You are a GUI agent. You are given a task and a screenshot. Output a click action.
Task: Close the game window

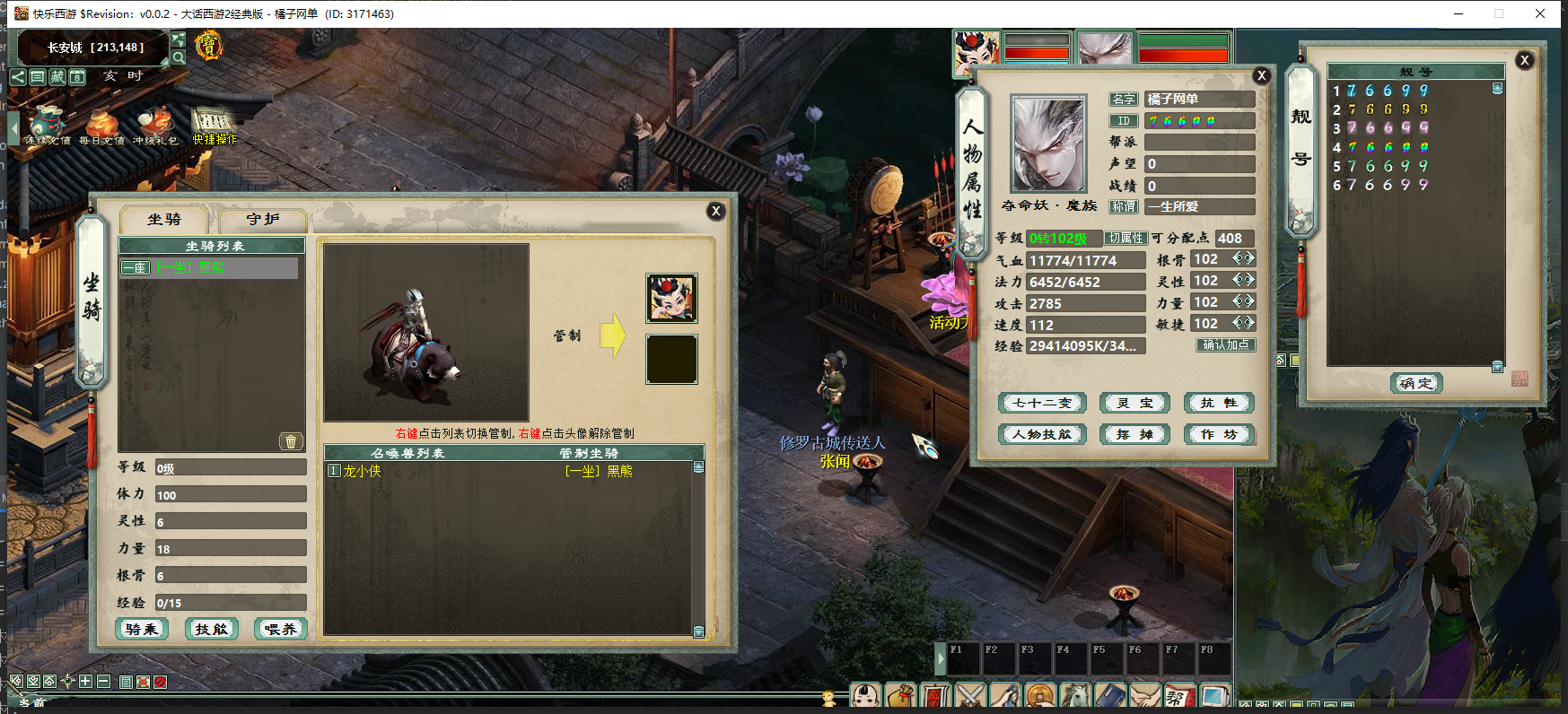[1540, 13]
